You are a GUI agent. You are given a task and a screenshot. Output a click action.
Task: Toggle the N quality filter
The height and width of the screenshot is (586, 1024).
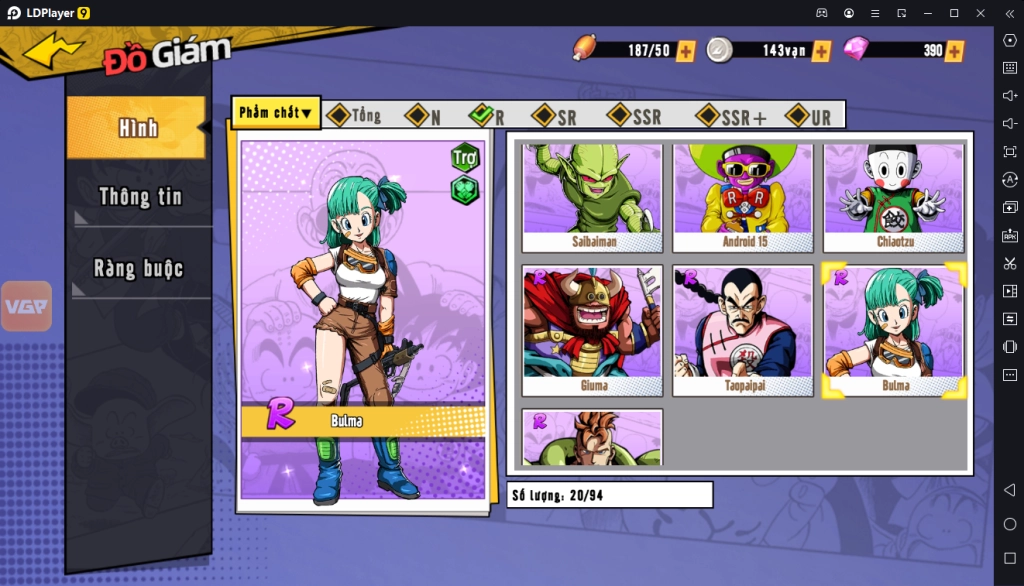(423, 117)
